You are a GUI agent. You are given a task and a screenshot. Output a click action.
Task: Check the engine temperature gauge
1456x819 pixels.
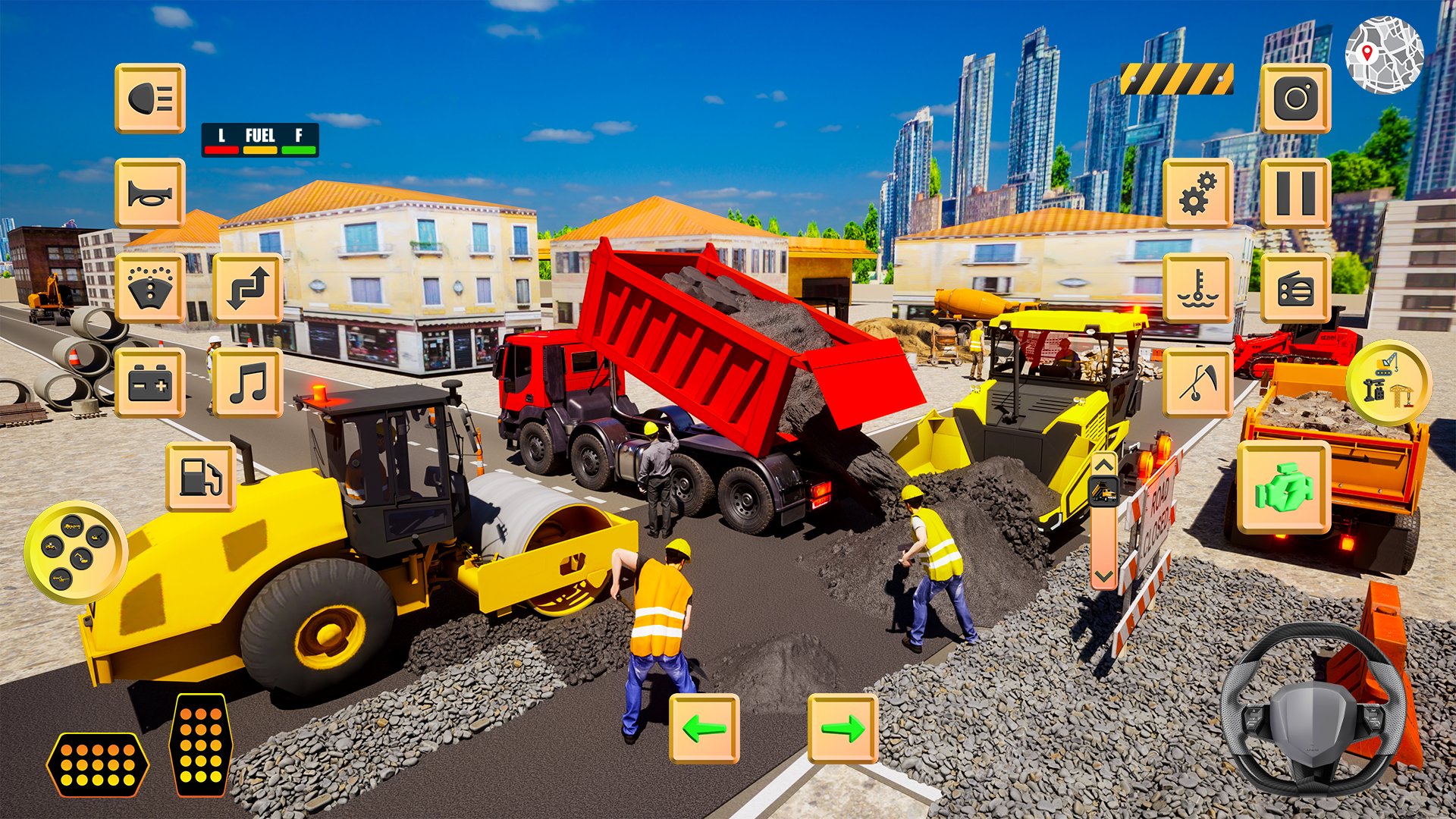point(1198,288)
